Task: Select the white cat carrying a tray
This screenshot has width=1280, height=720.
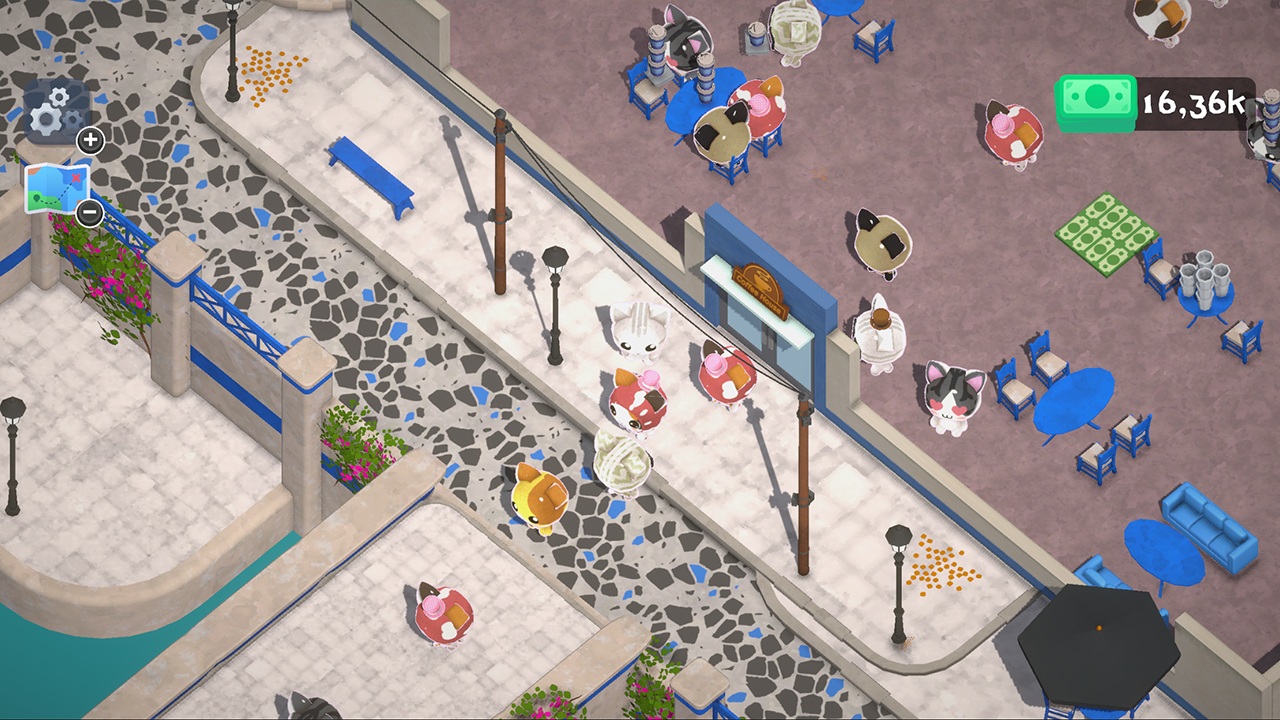Action: (x=878, y=330)
